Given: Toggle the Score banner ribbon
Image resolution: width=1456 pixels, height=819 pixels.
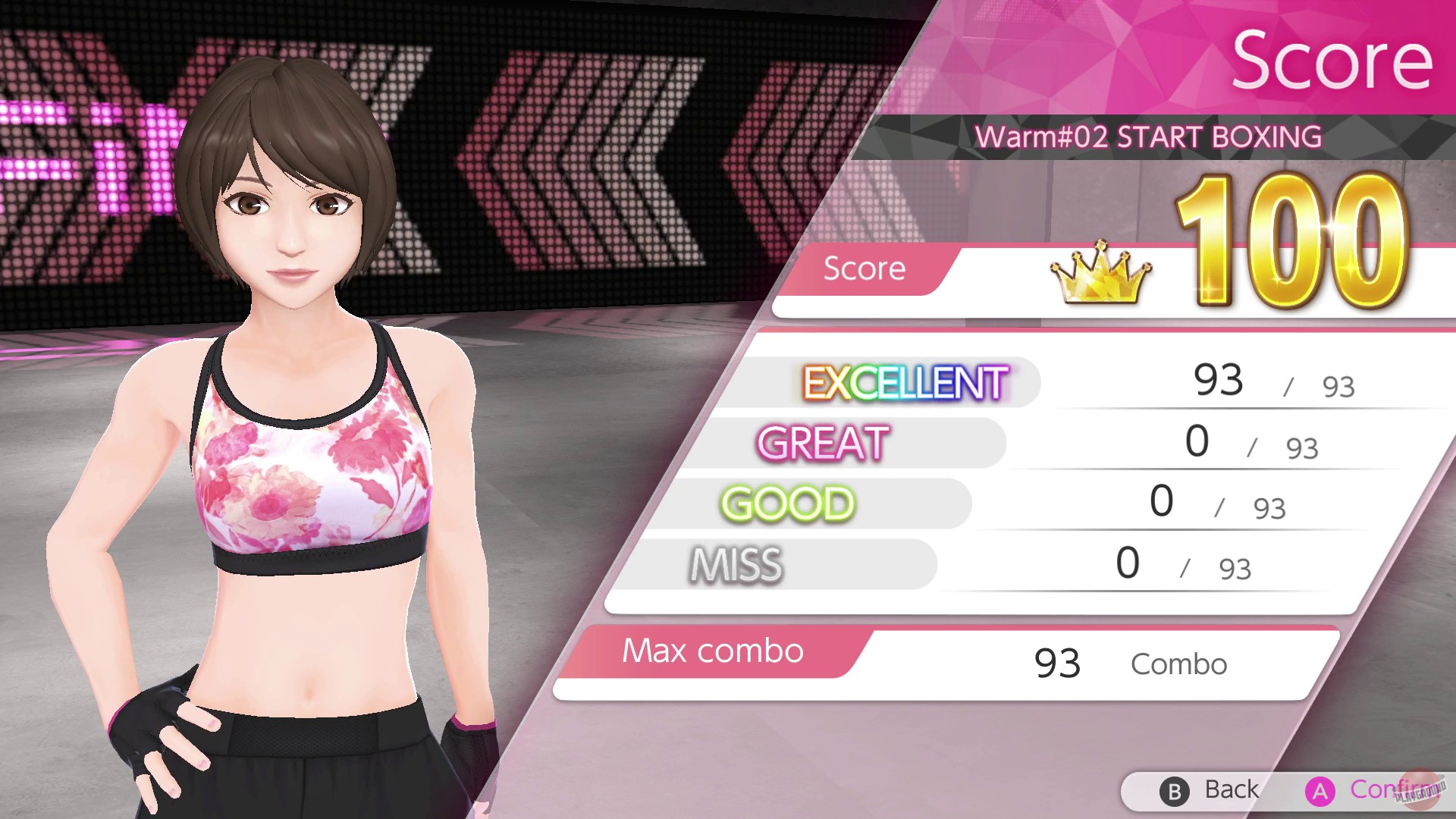Looking at the screenshot, I should 865,269.
